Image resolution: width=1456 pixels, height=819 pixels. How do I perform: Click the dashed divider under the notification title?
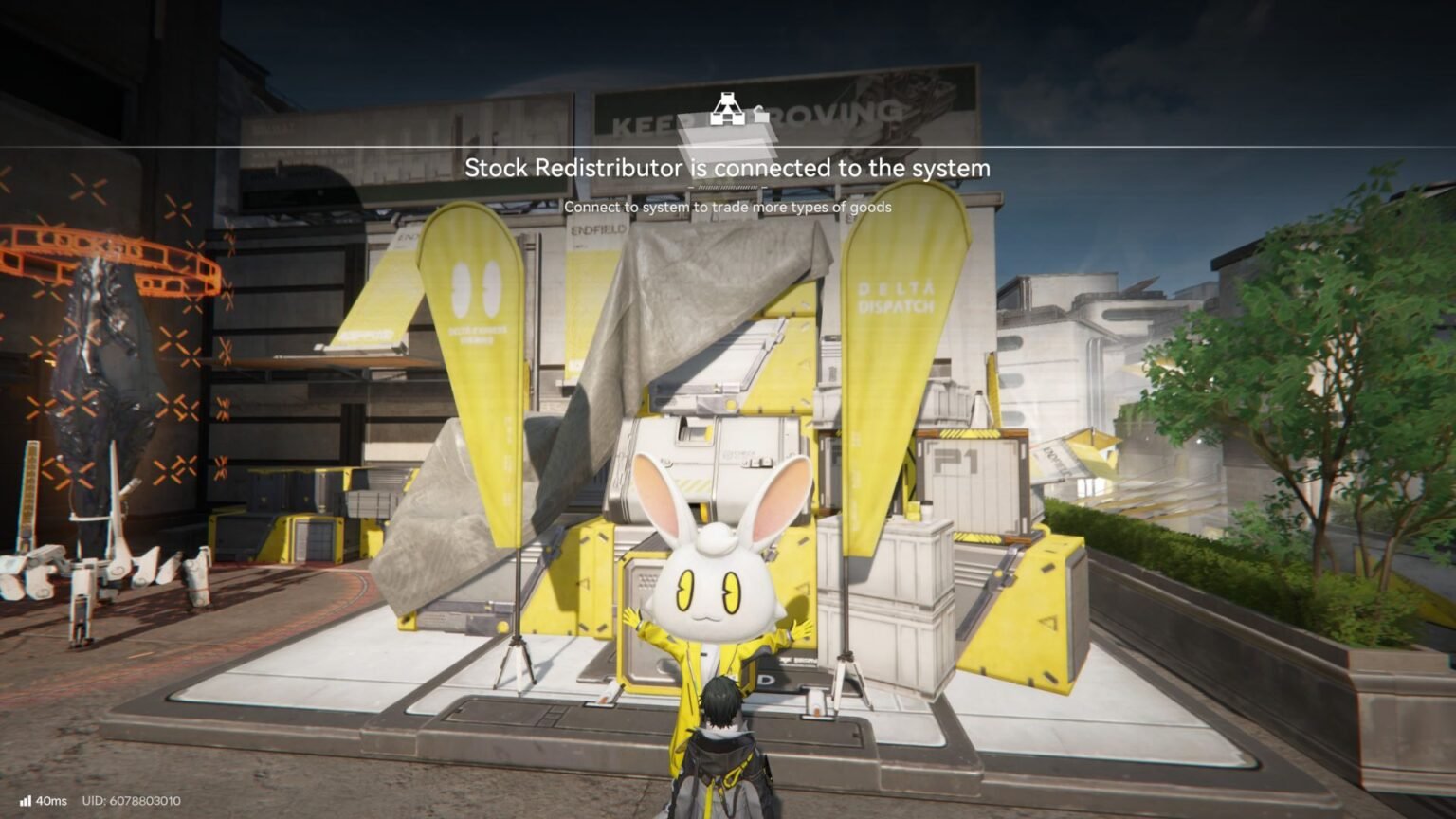(728, 188)
